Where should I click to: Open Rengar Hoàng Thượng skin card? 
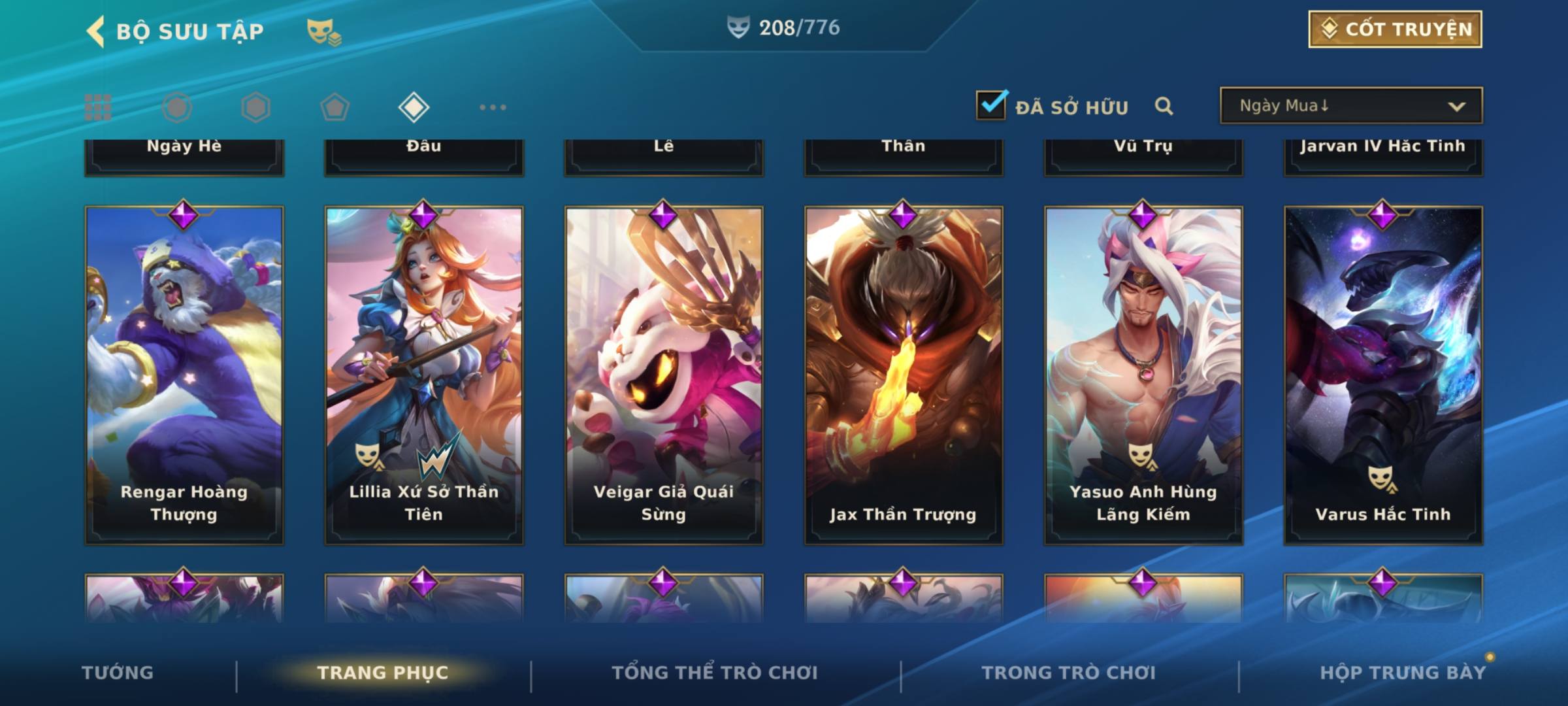[x=184, y=375]
